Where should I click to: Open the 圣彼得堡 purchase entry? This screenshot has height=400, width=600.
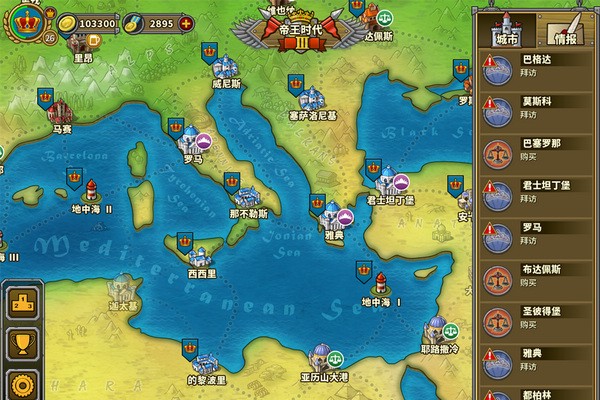[x=540, y=318]
